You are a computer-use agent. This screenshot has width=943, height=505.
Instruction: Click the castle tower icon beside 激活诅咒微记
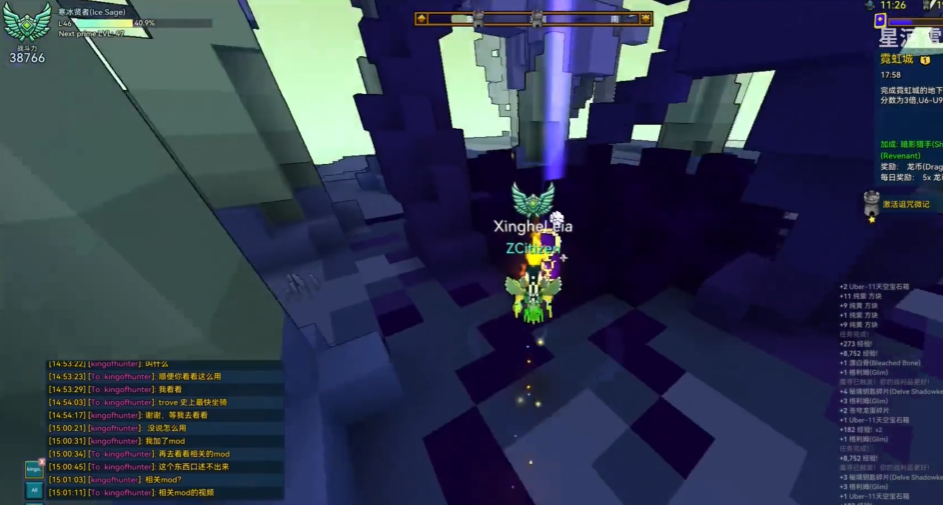pyautogui.click(x=871, y=201)
